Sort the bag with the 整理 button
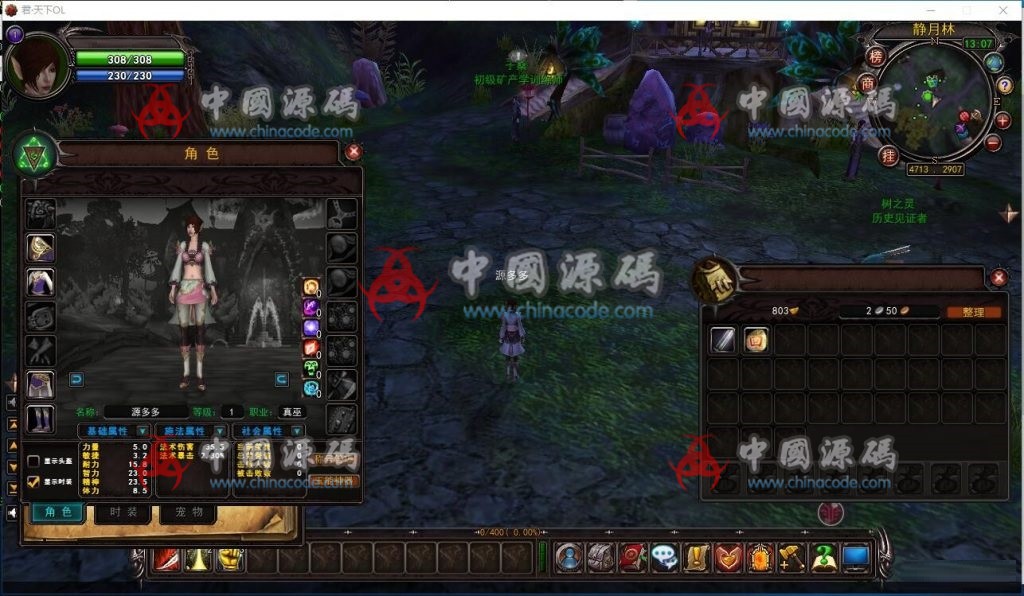This screenshot has width=1024, height=596. tap(973, 312)
